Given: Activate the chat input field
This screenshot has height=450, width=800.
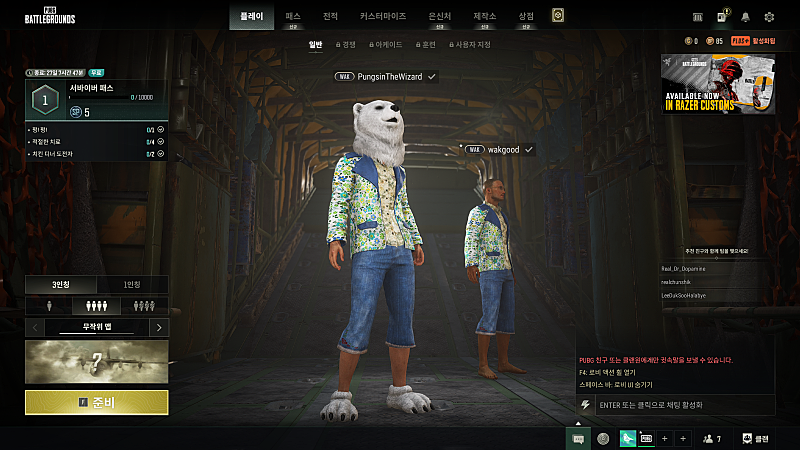Looking at the screenshot, I should click(x=683, y=405).
